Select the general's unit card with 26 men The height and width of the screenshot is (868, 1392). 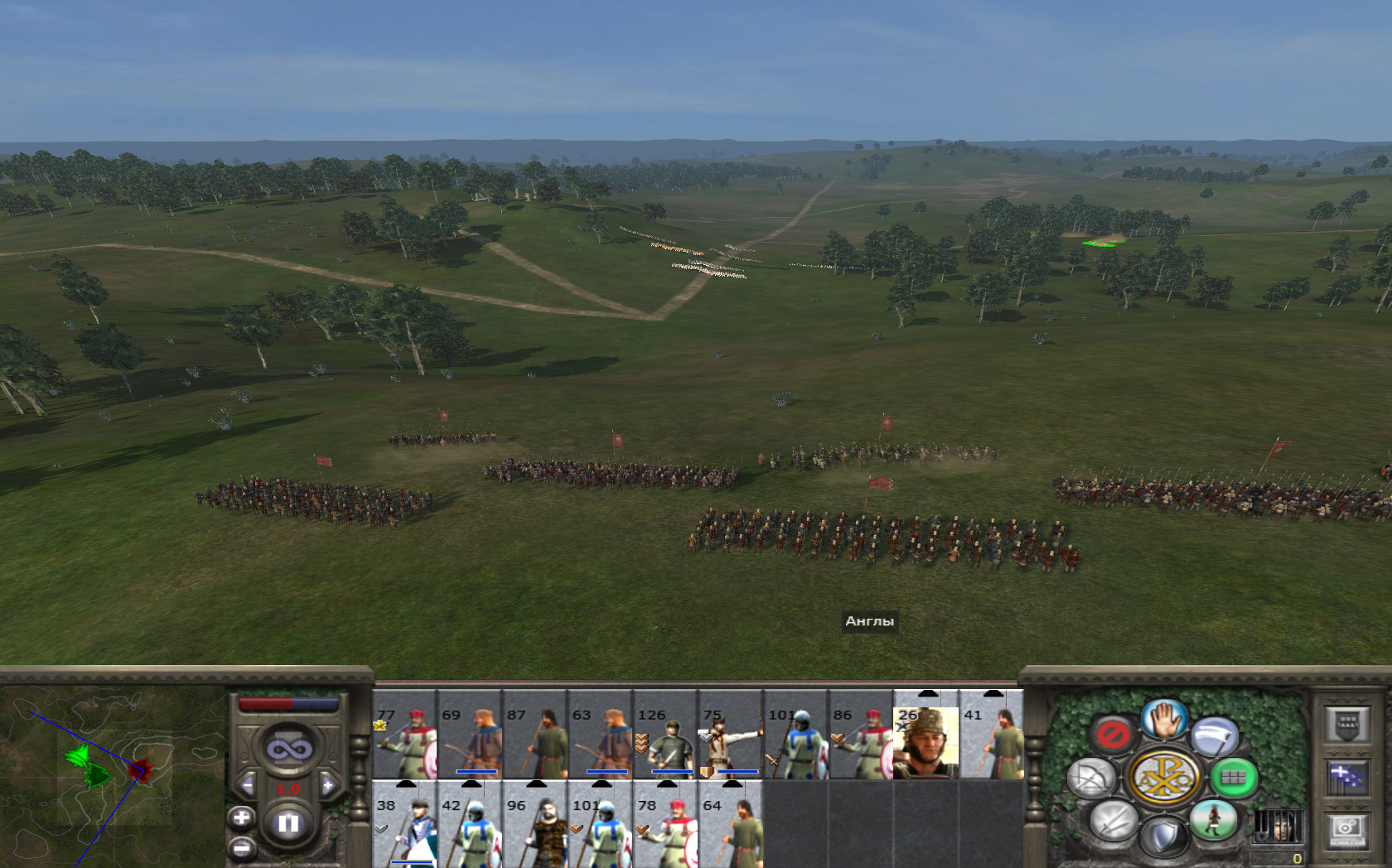tap(926, 737)
